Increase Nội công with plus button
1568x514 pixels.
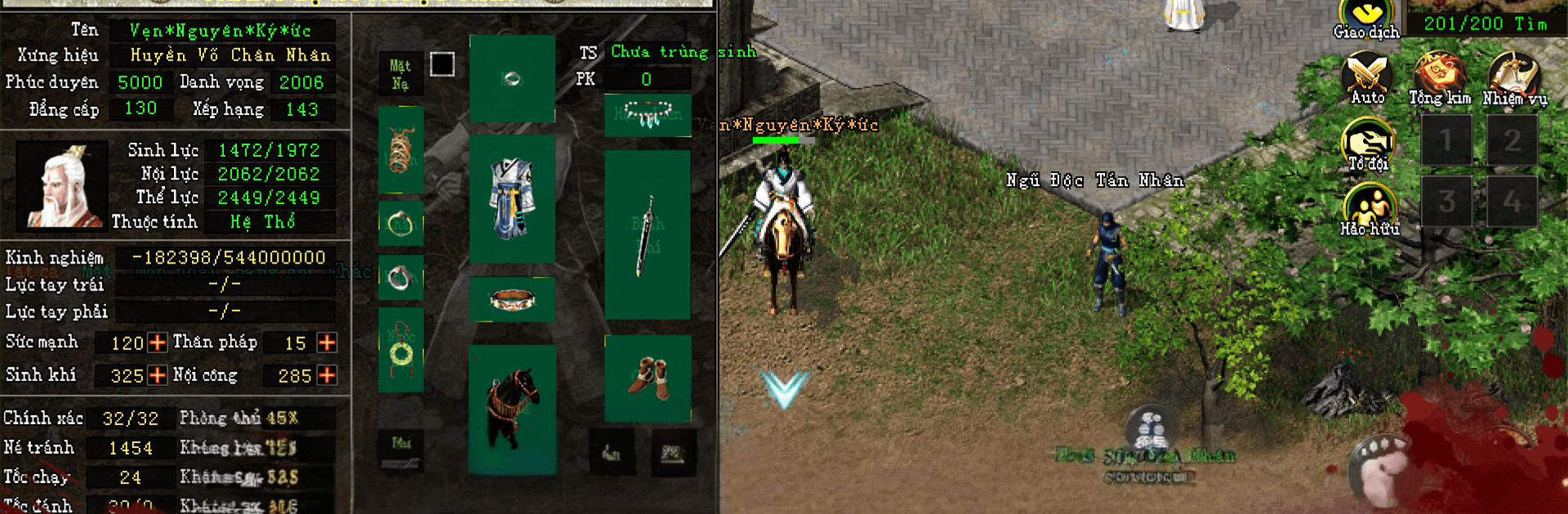pos(327,375)
